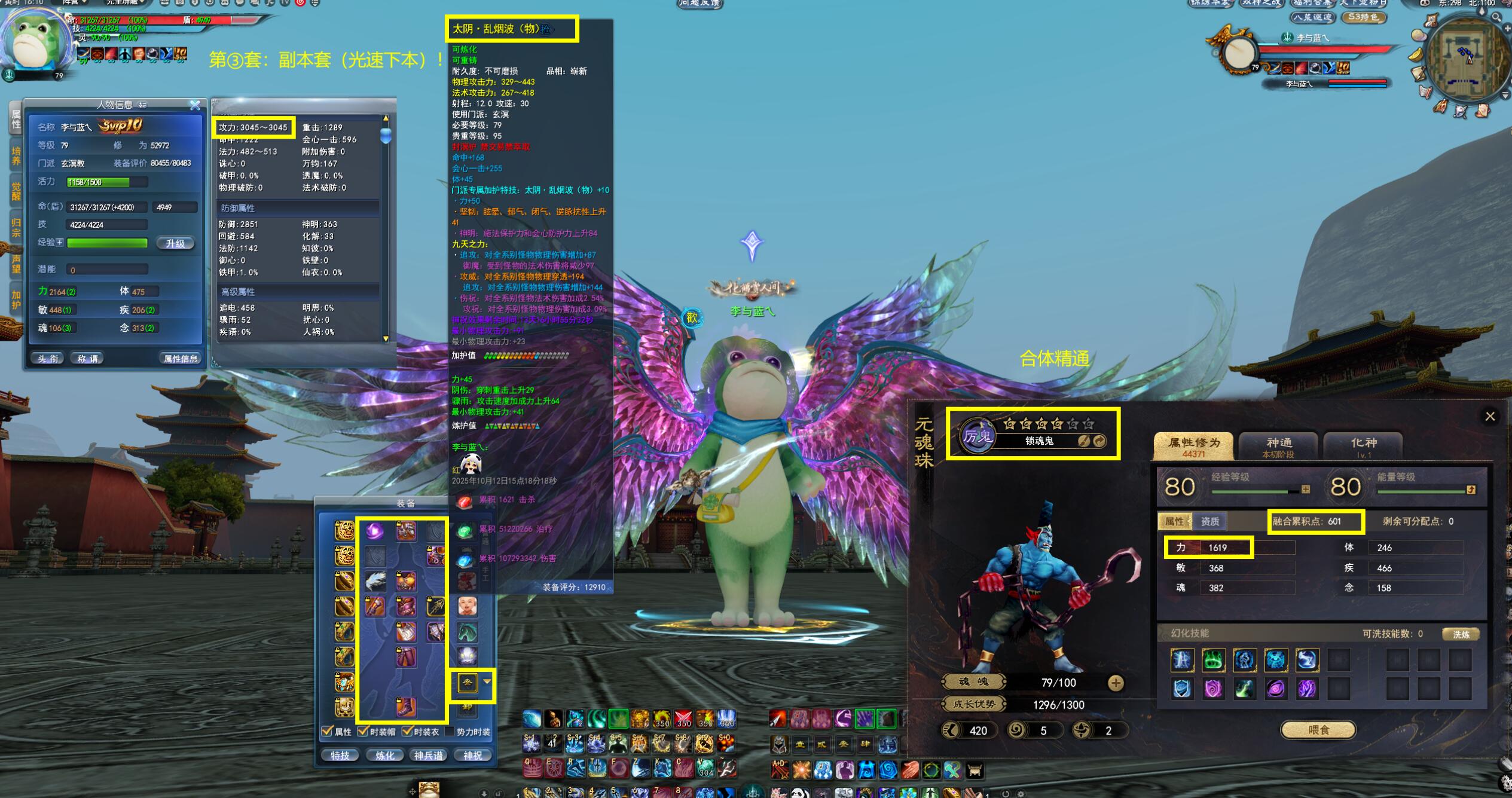
Task: Click the 升级 level-up button
Action: pos(175,243)
